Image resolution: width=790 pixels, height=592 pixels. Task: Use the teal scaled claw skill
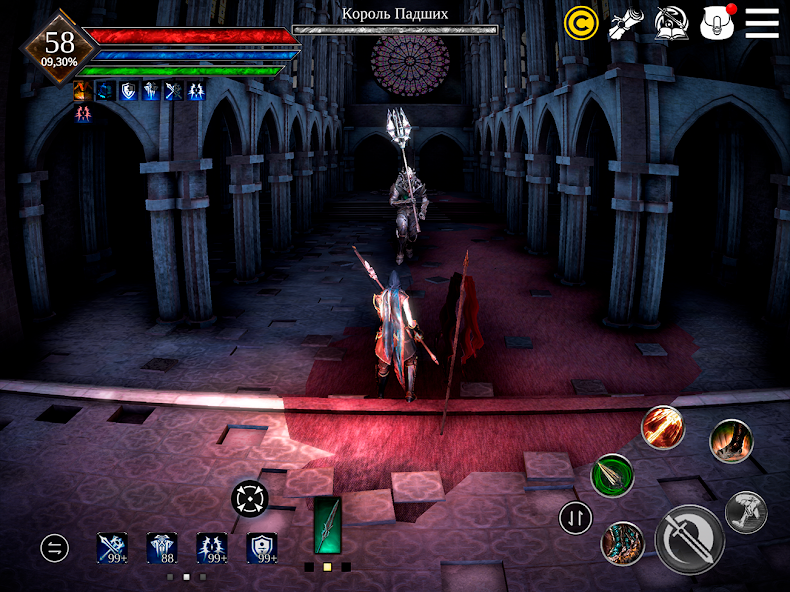point(622,543)
